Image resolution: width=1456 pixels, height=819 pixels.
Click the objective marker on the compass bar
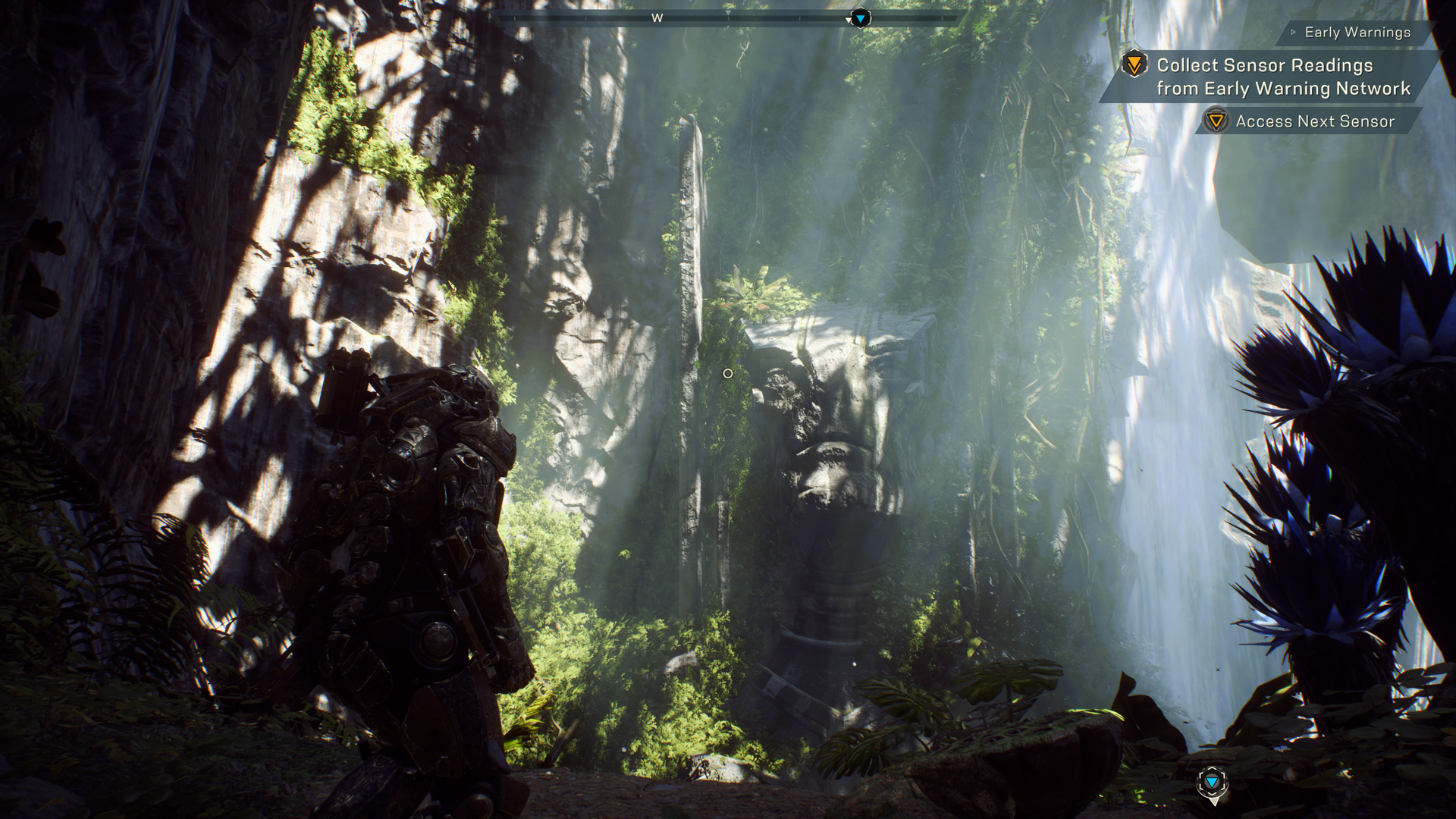[860, 17]
